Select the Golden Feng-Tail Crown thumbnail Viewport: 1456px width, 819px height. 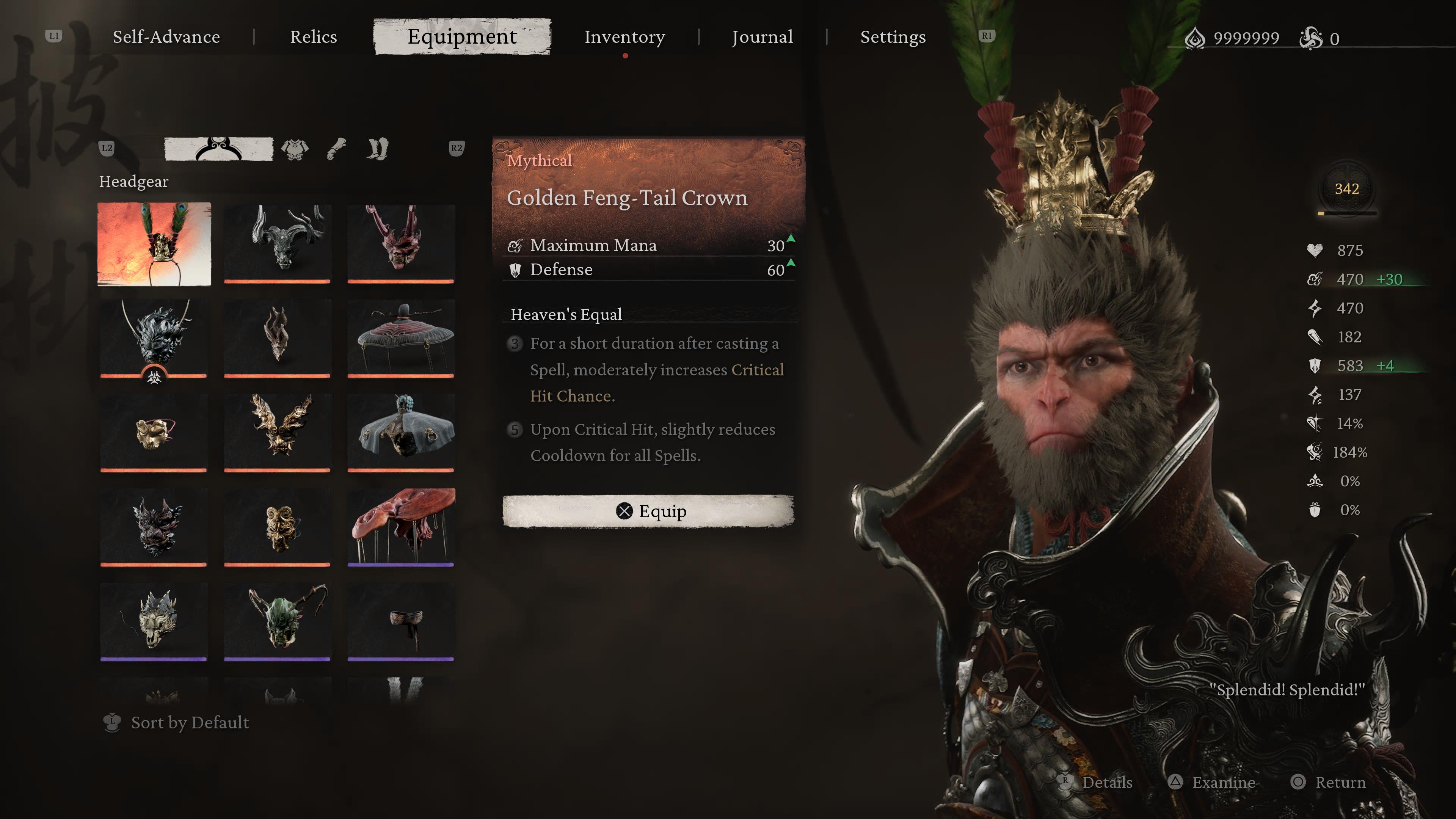coord(154,244)
